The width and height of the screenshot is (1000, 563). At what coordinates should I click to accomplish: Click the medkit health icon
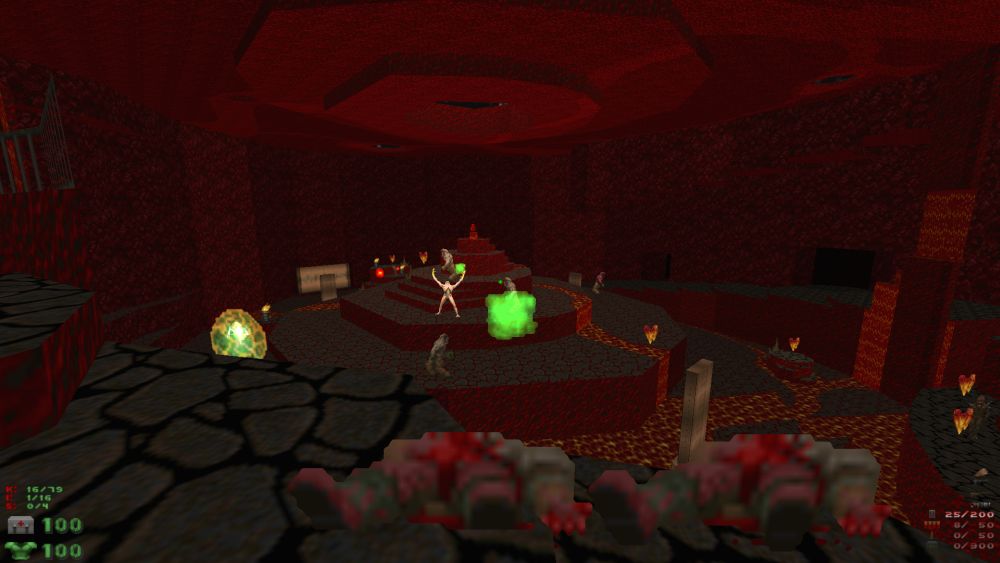pyautogui.click(x=19, y=525)
